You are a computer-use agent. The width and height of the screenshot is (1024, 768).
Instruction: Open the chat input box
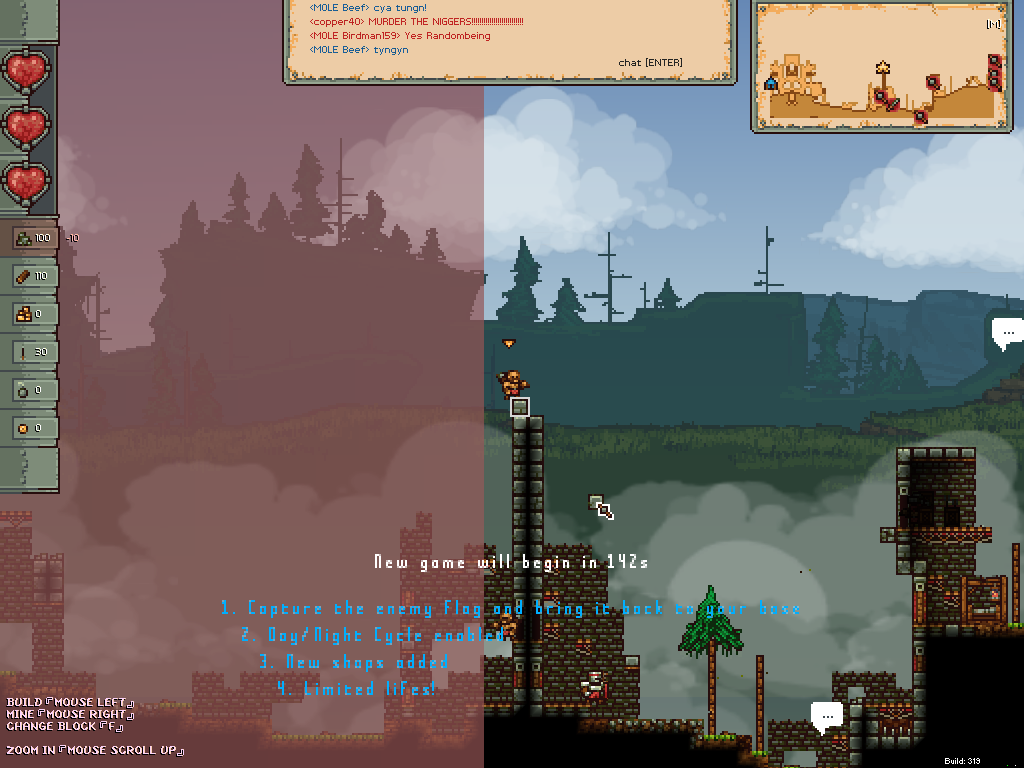(650, 63)
